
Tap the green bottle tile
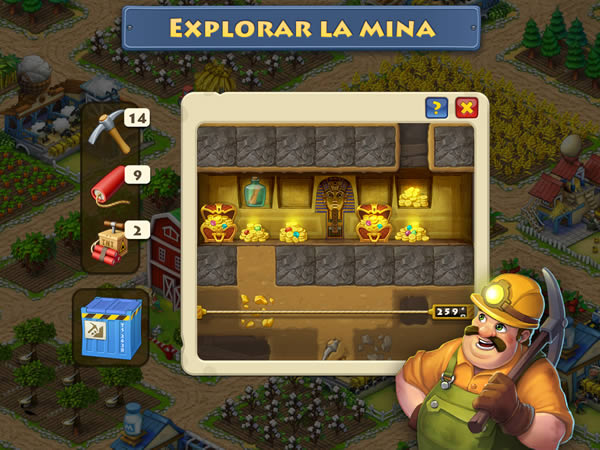255,192
